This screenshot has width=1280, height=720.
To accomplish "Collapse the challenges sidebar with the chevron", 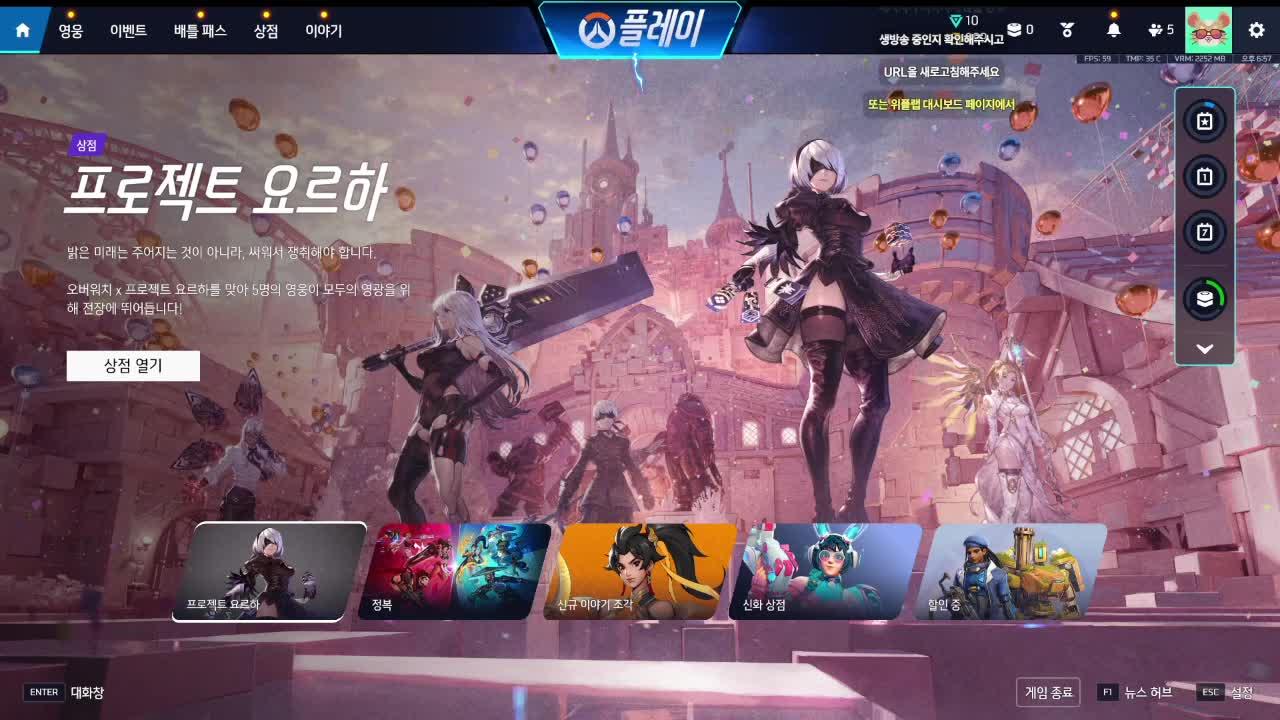I will (x=1203, y=348).
